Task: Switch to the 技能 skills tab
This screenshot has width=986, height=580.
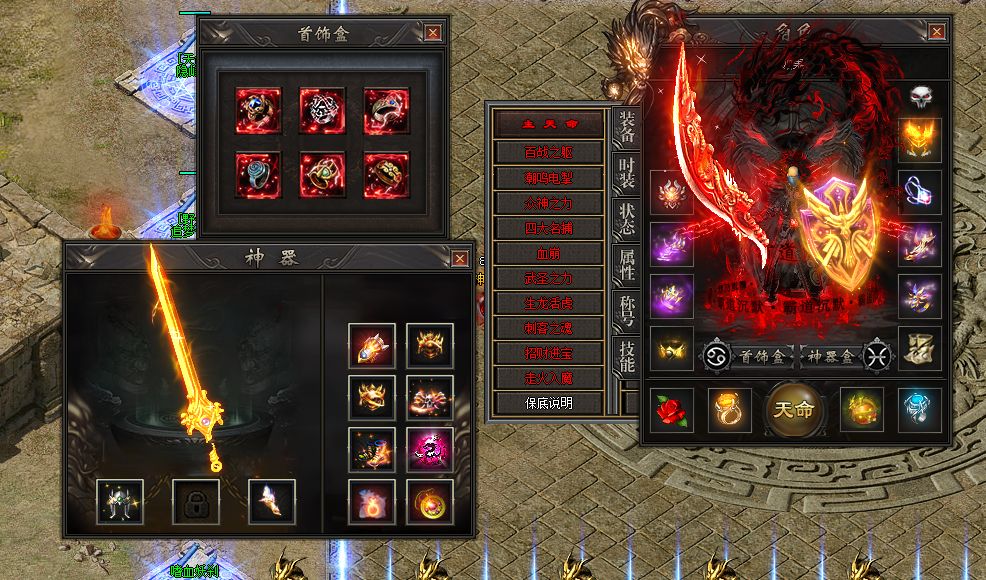Action: pos(627,356)
